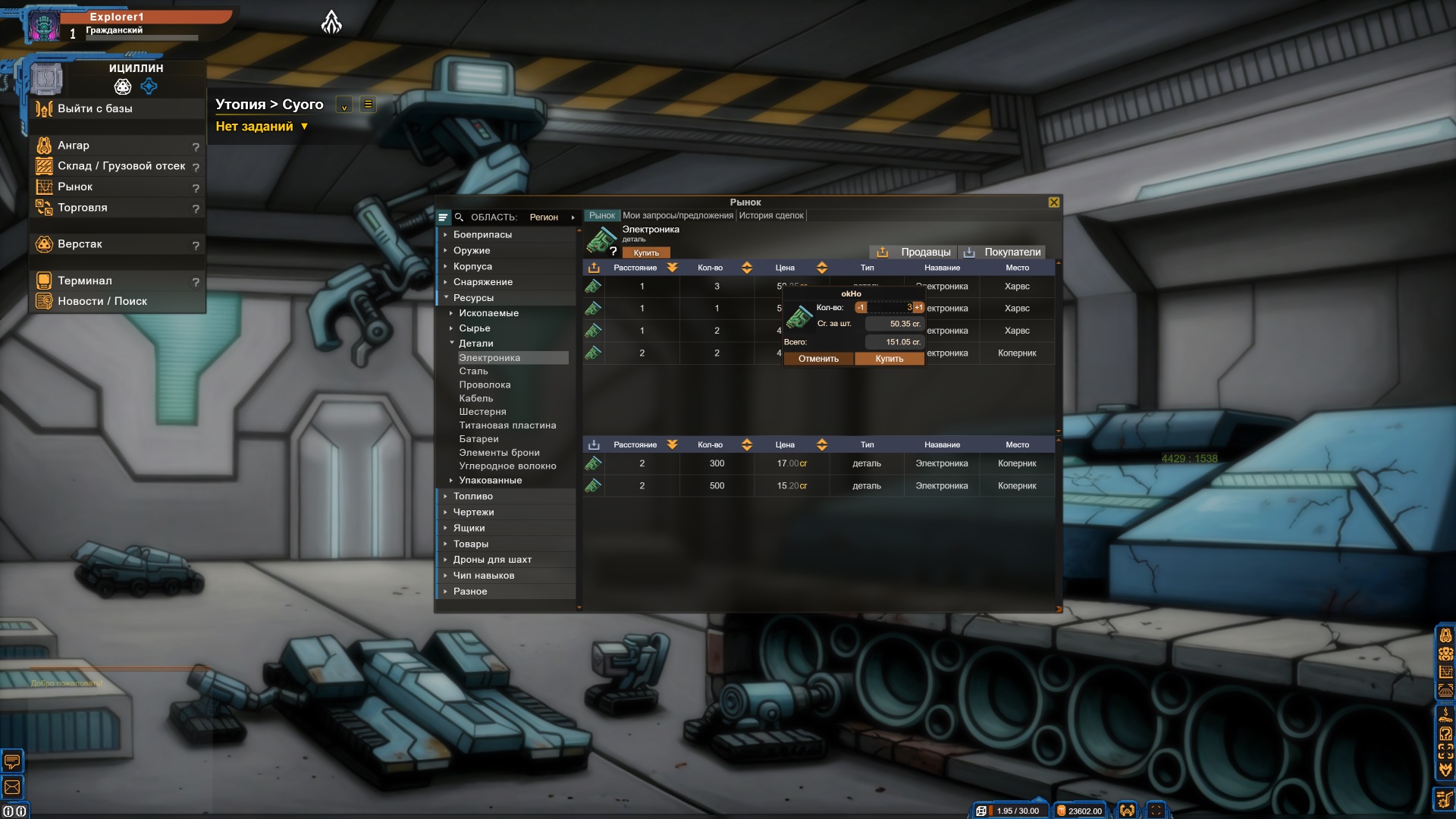Viewport: 1456px width, 819px height.
Task: Close the Рынок market window
Action: tap(1053, 202)
